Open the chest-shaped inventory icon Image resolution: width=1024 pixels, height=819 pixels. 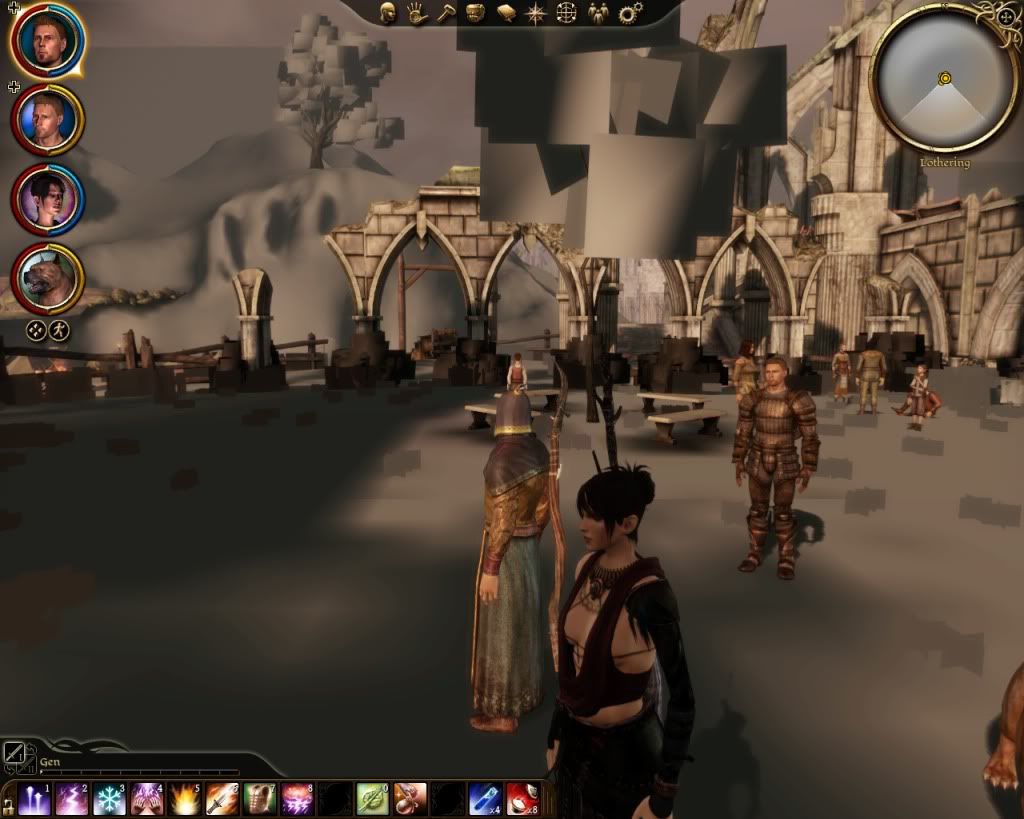[476, 13]
